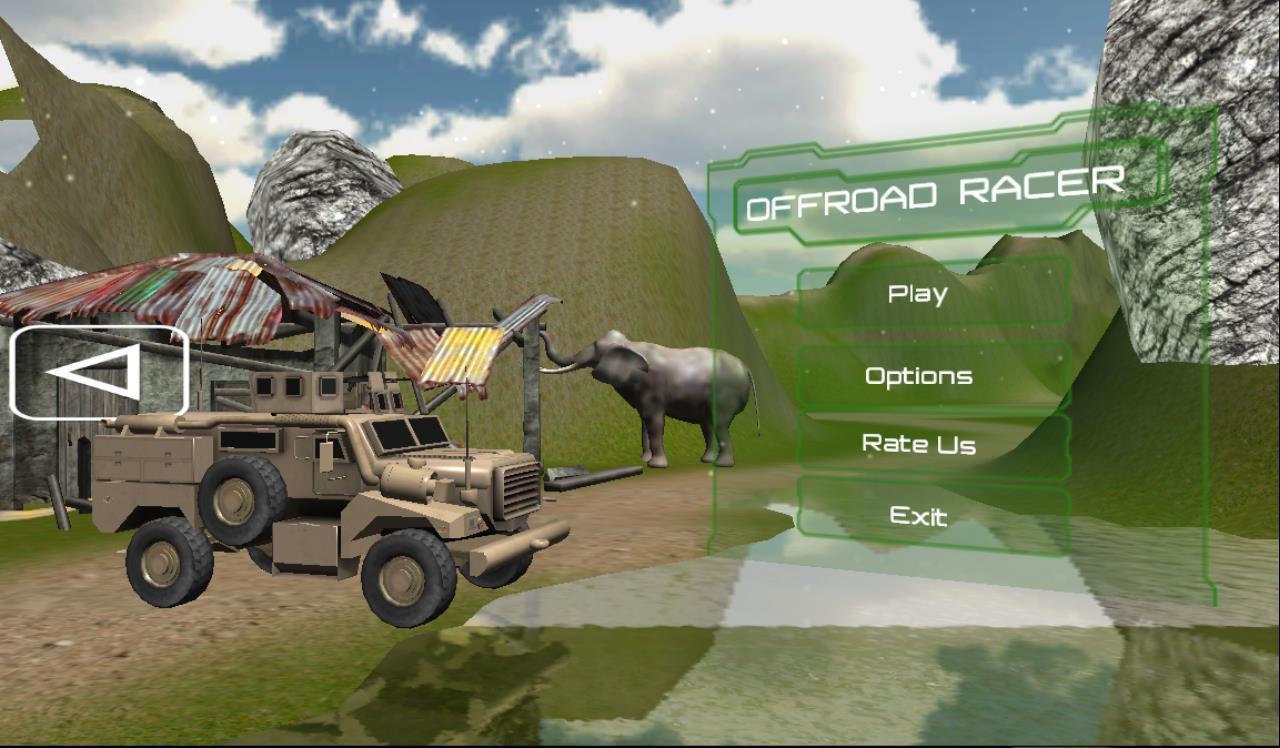Choose Options from the main menu
1280x748 pixels.
[x=918, y=375]
